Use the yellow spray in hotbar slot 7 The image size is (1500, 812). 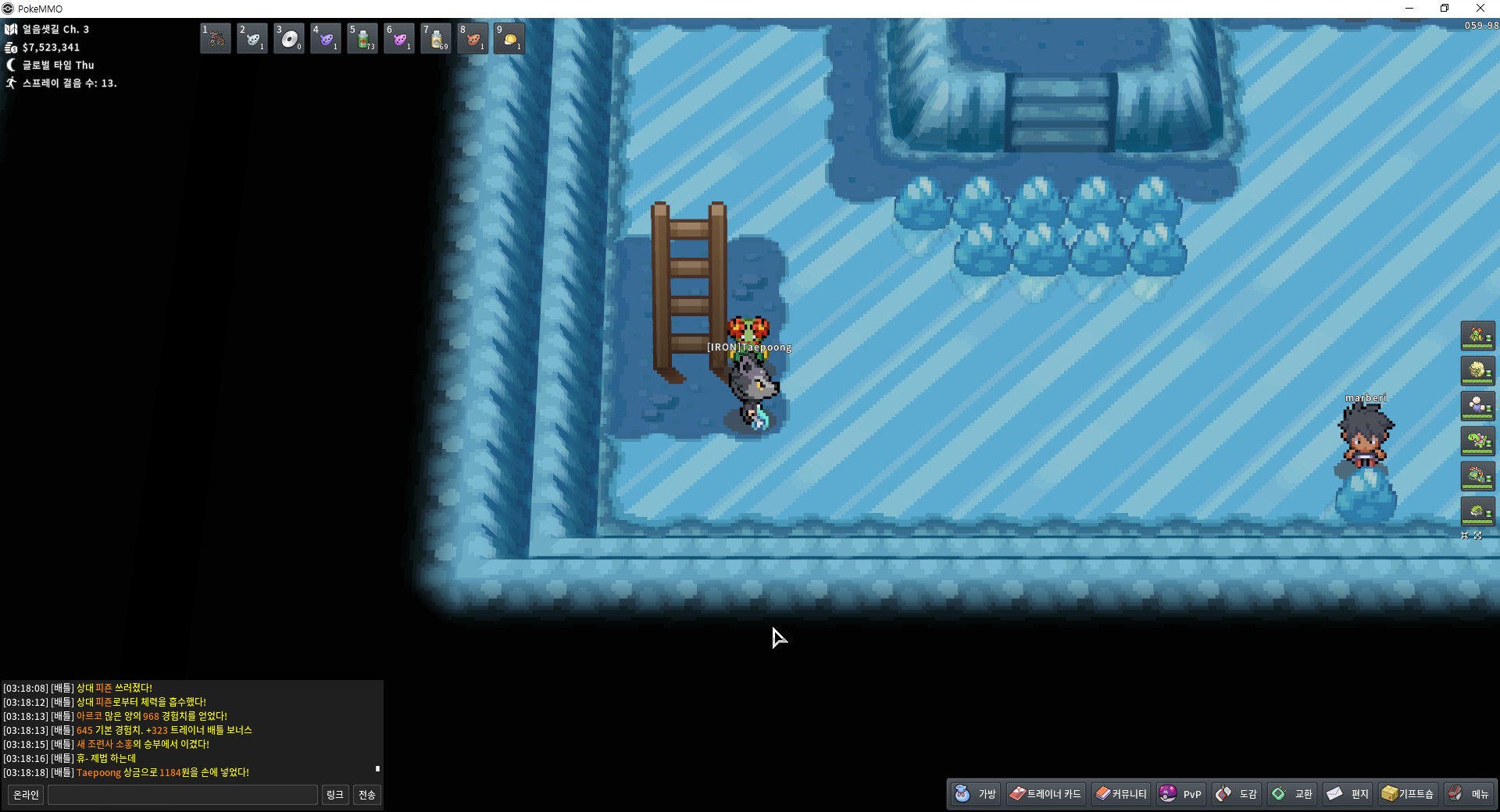point(436,38)
